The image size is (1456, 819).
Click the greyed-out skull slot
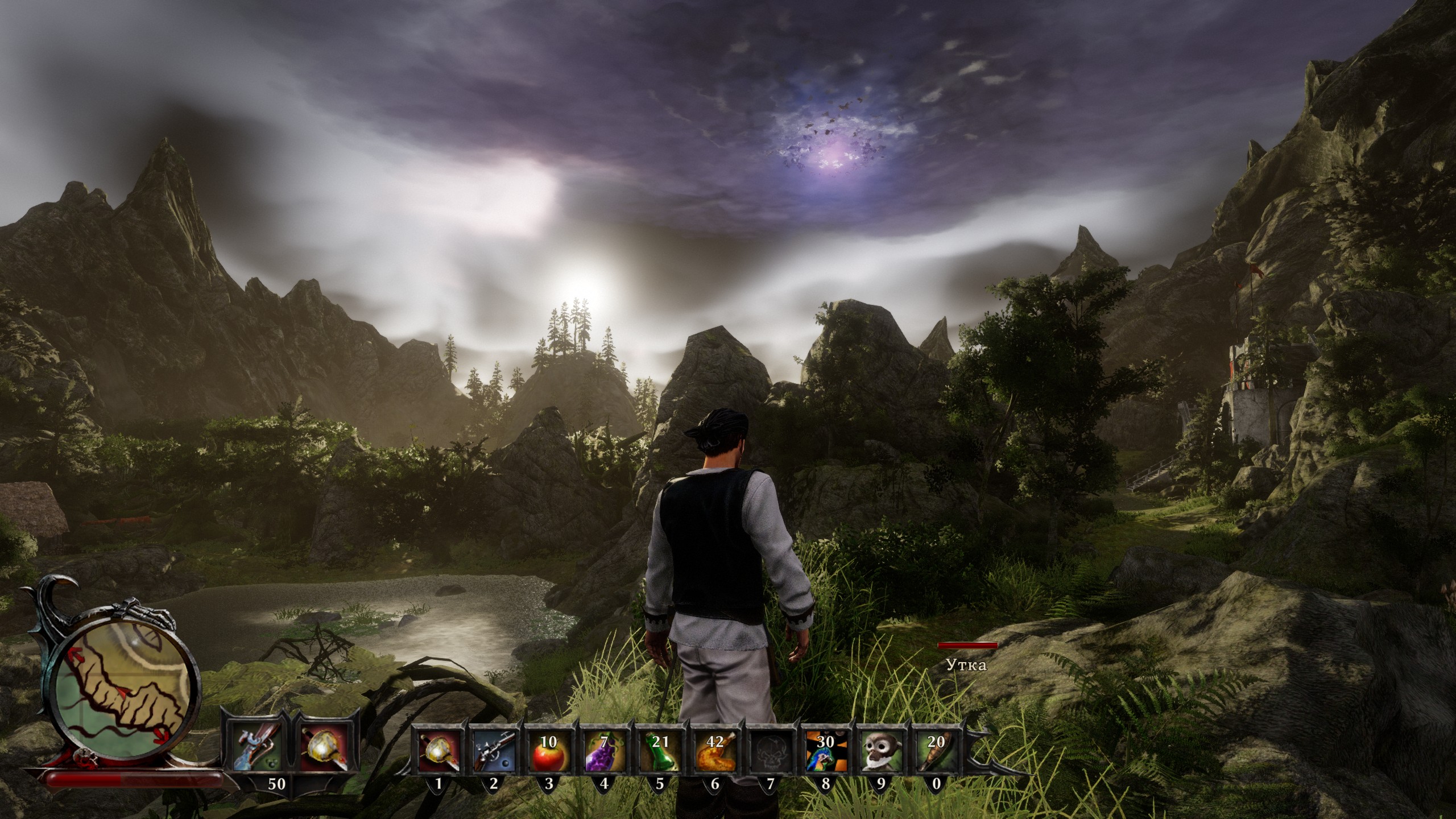pos(770,750)
